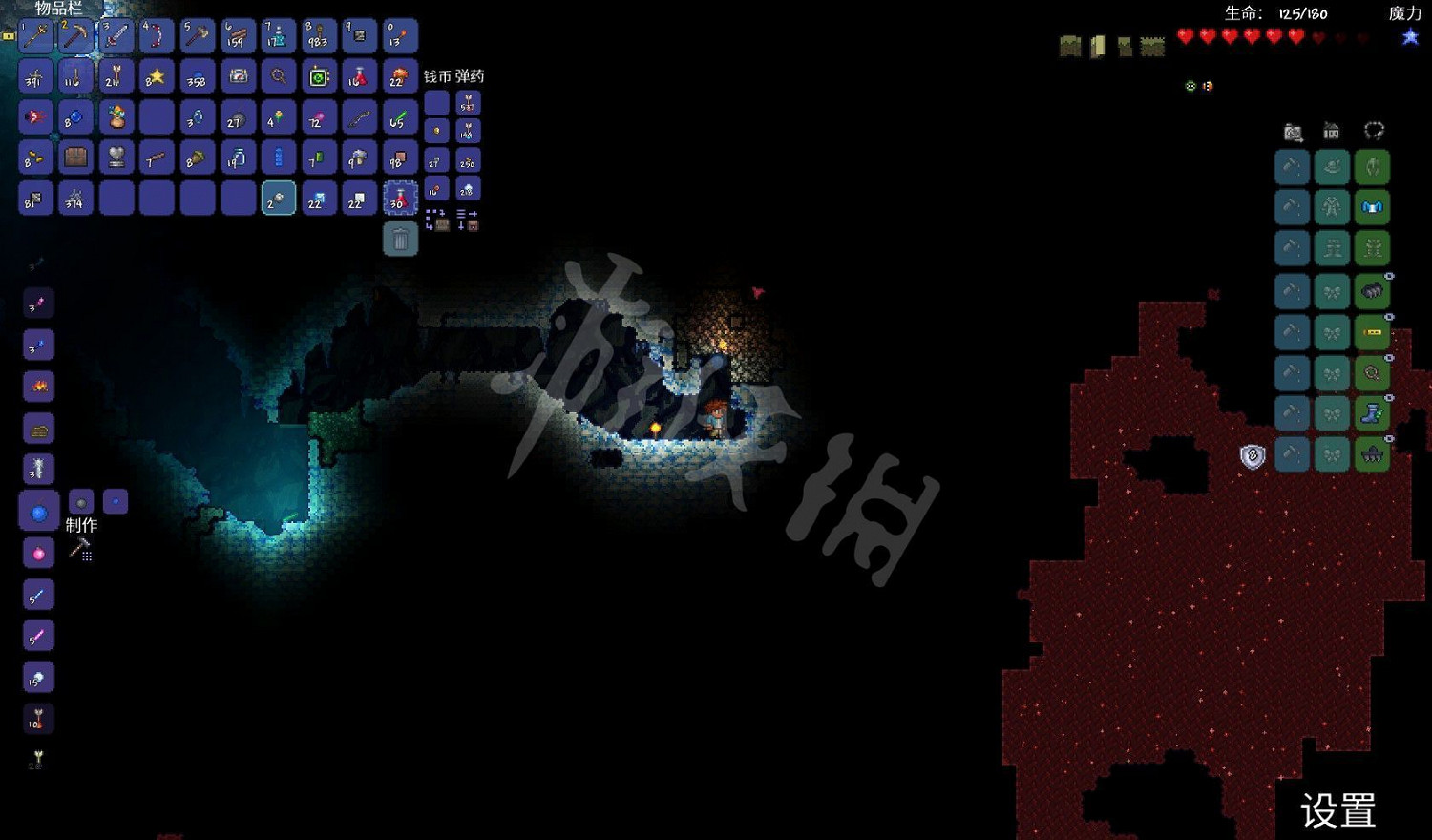Click the Hermes boots accessory slot

click(x=1370, y=412)
